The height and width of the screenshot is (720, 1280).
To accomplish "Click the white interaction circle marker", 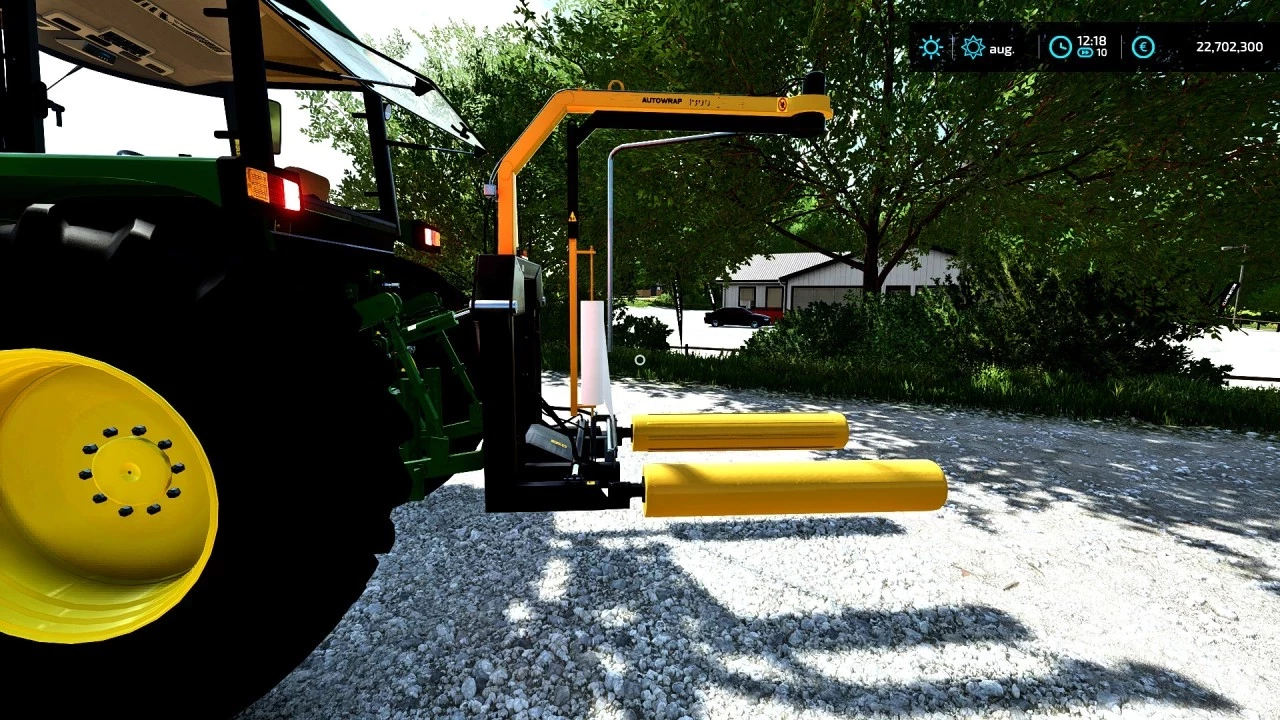I will [x=640, y=360].
